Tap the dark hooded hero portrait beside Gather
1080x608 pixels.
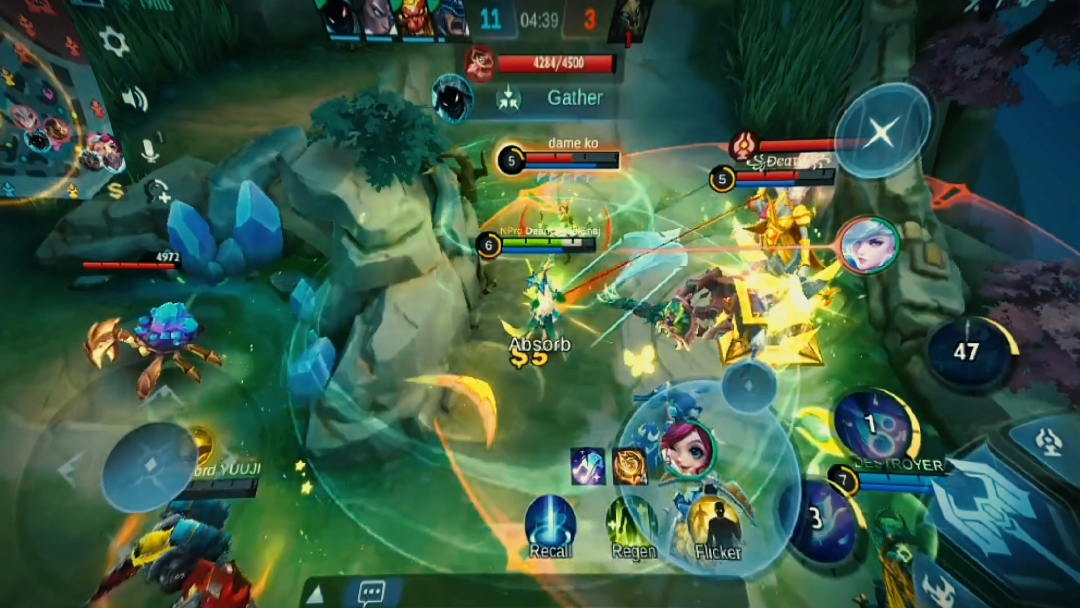click(452, 98)
